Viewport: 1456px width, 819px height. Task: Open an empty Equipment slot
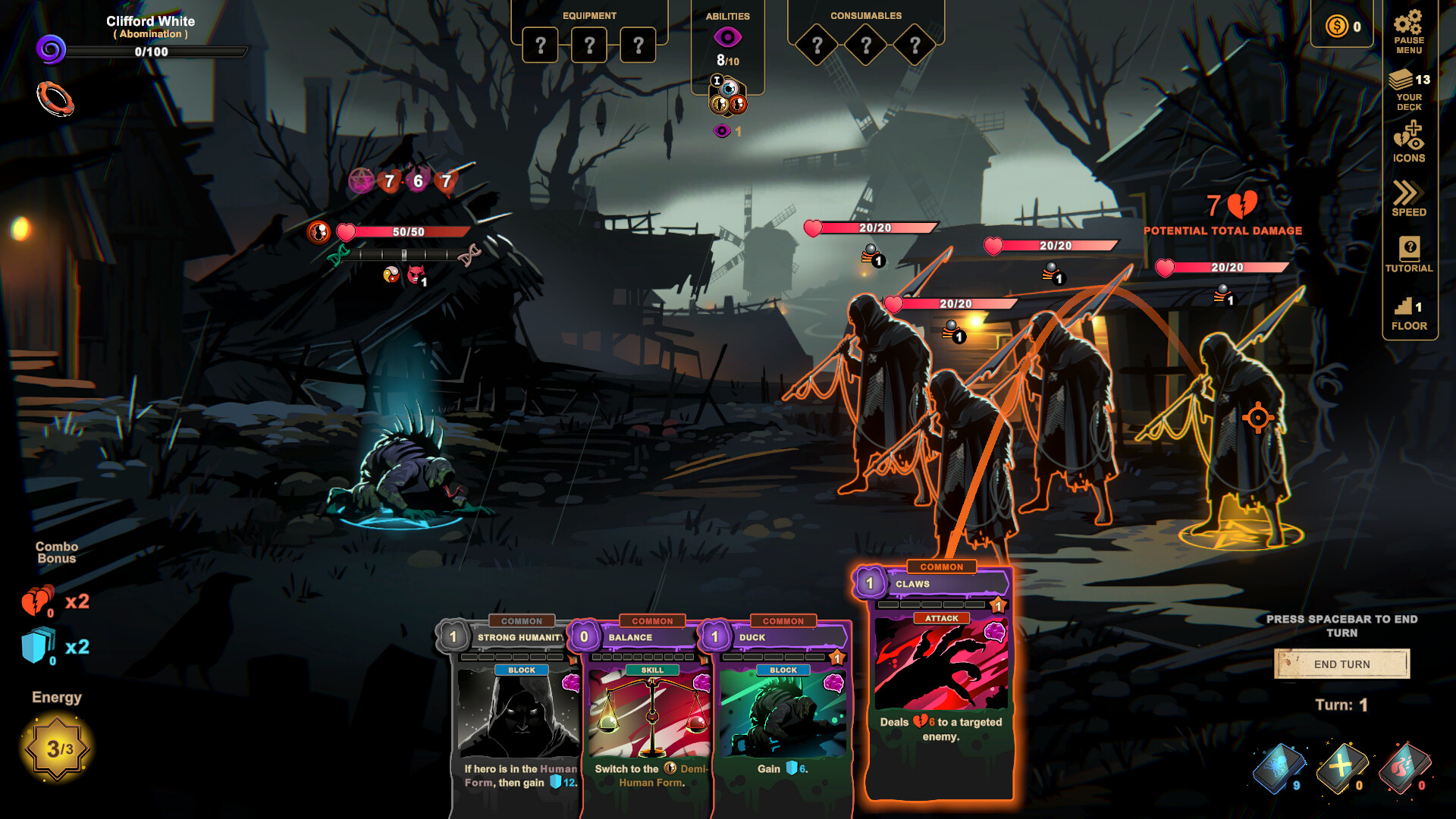pos(540,44)
